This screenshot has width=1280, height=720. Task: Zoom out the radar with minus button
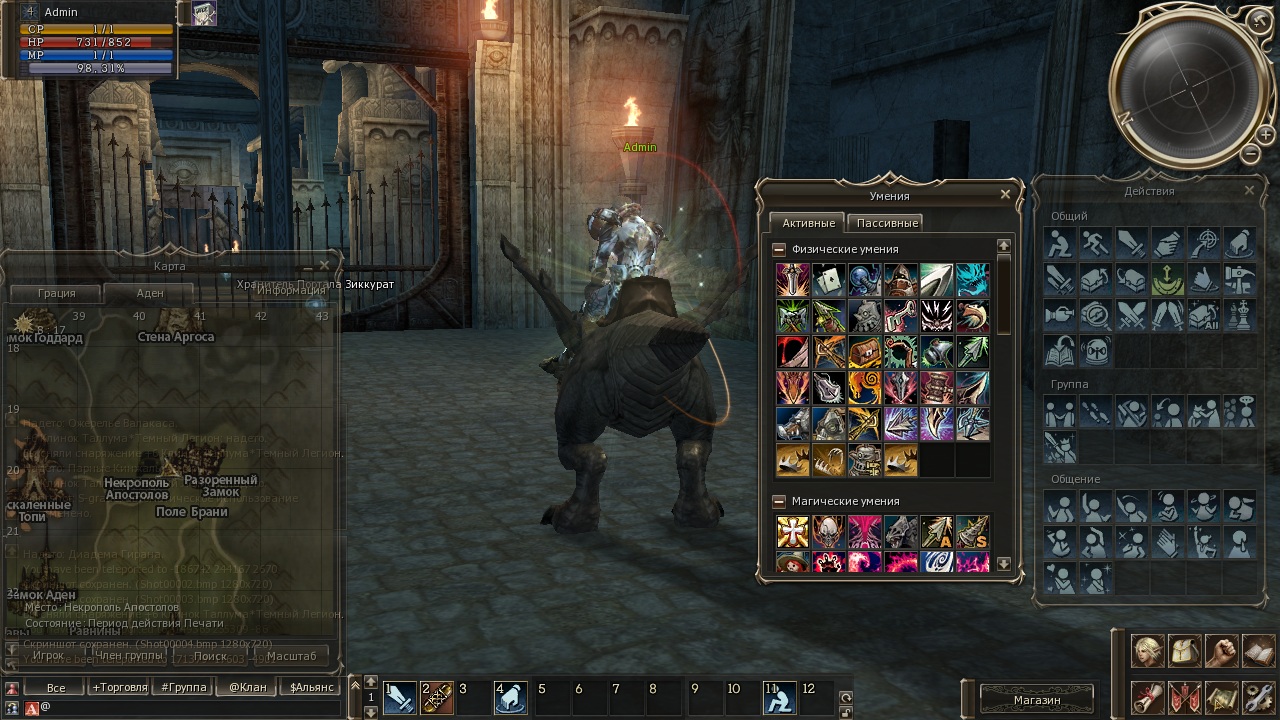coord(1251,153)
